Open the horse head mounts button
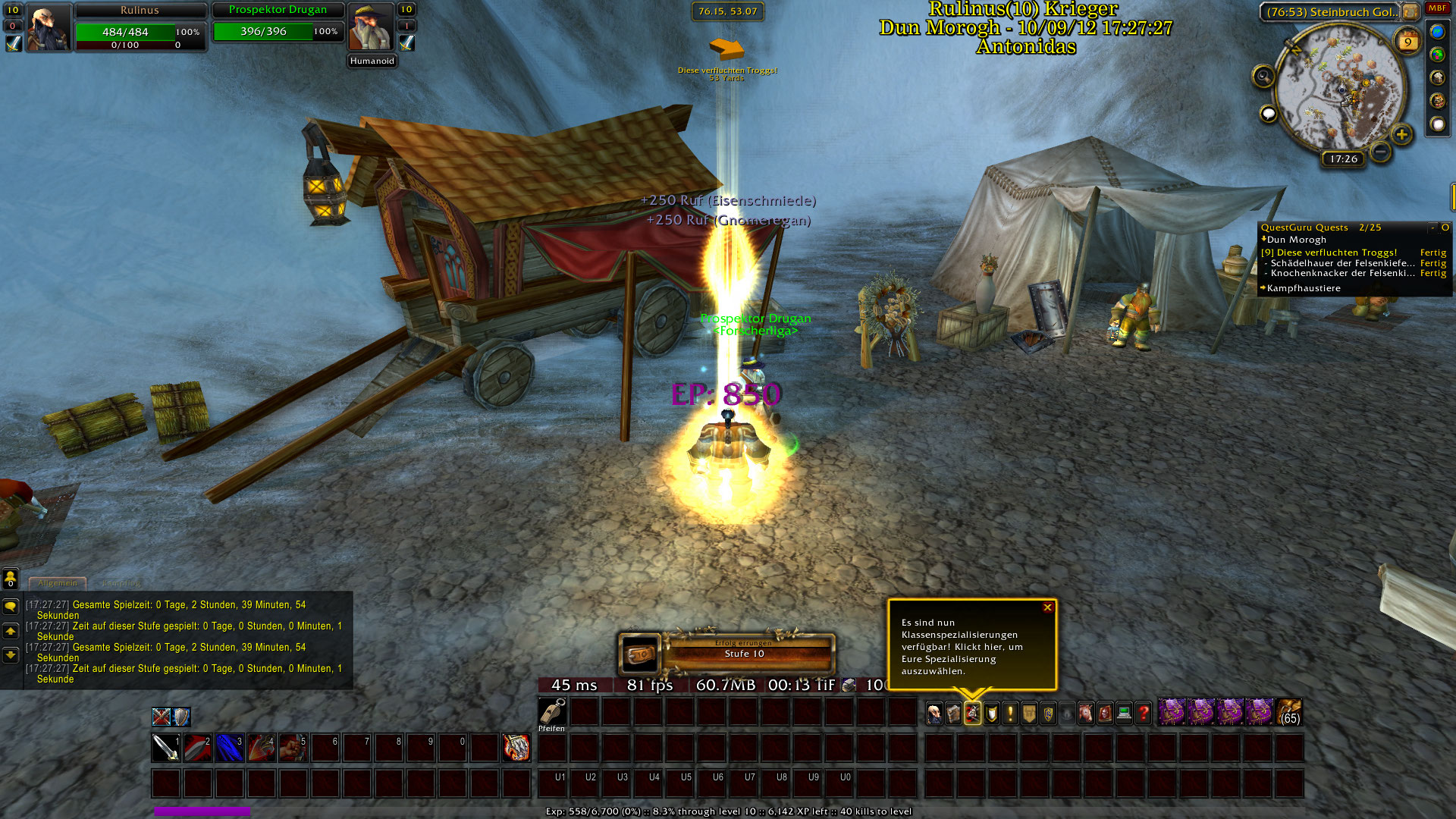 1086,713
